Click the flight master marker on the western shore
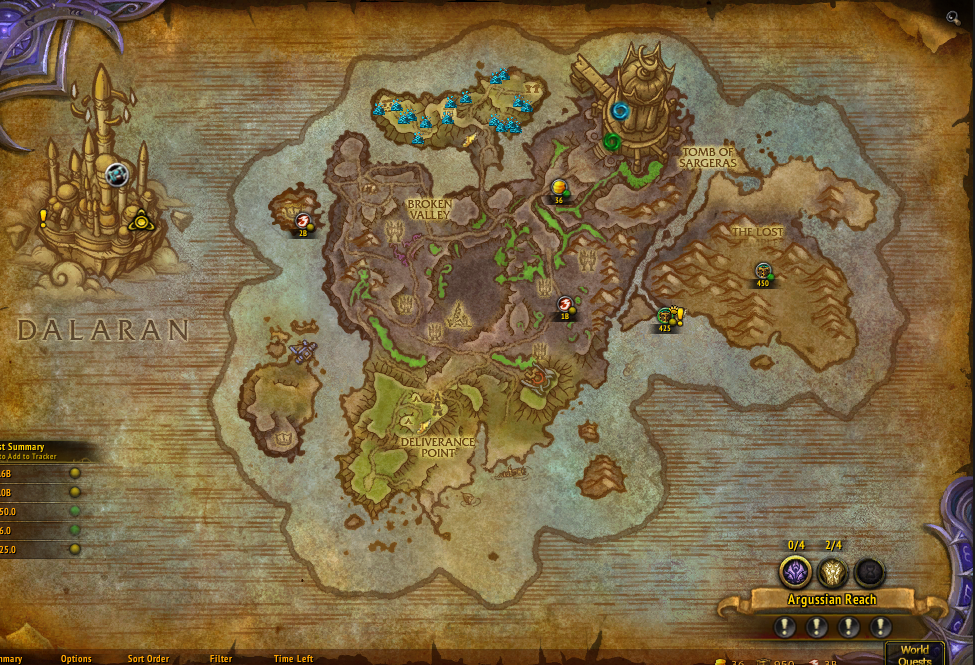Image resolution: width=975 pixels, height=665 pixels. click(x=302, y=349)
